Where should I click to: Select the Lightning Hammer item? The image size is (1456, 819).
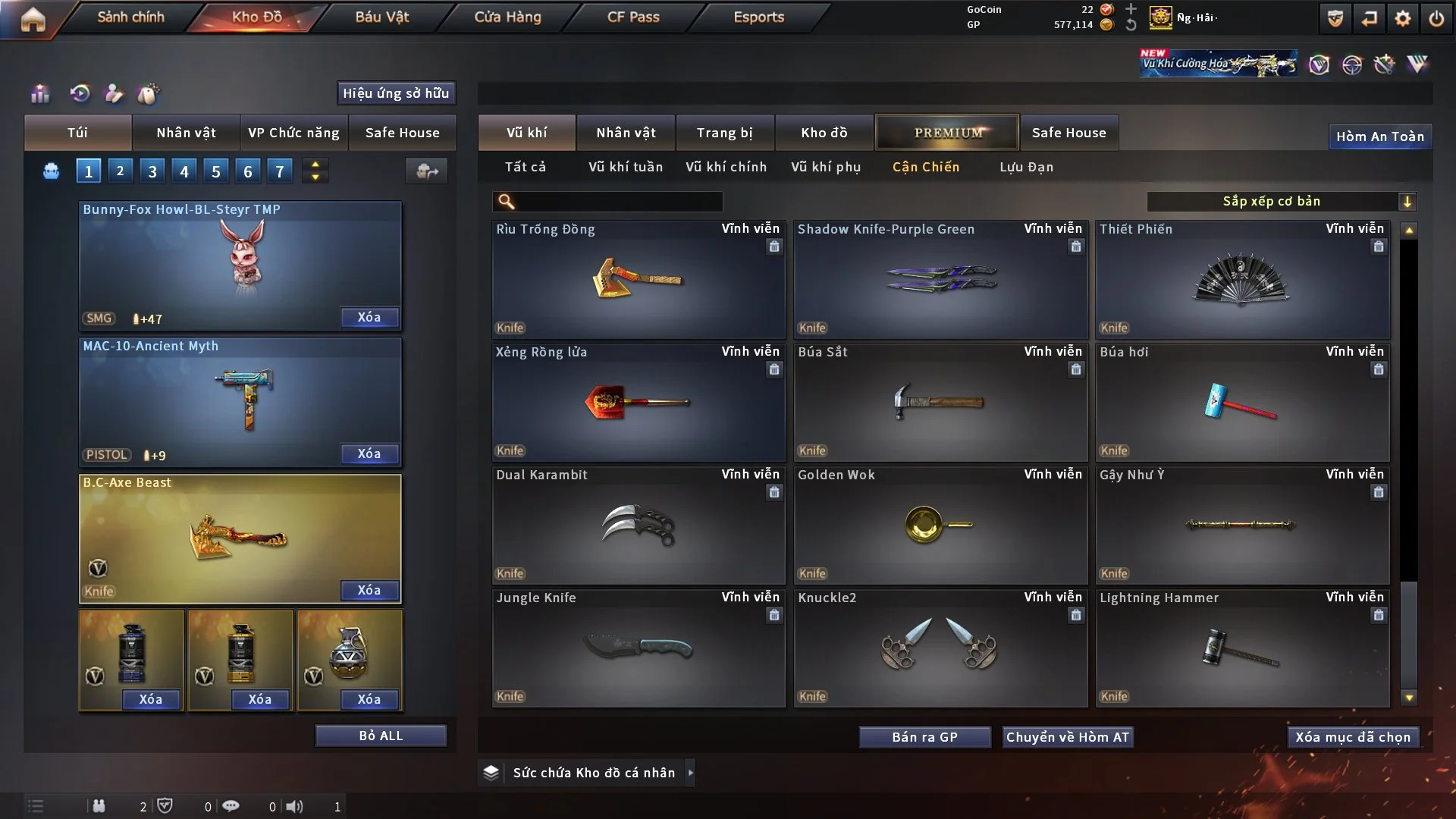pyautogui.click(x=1241, y=648)
